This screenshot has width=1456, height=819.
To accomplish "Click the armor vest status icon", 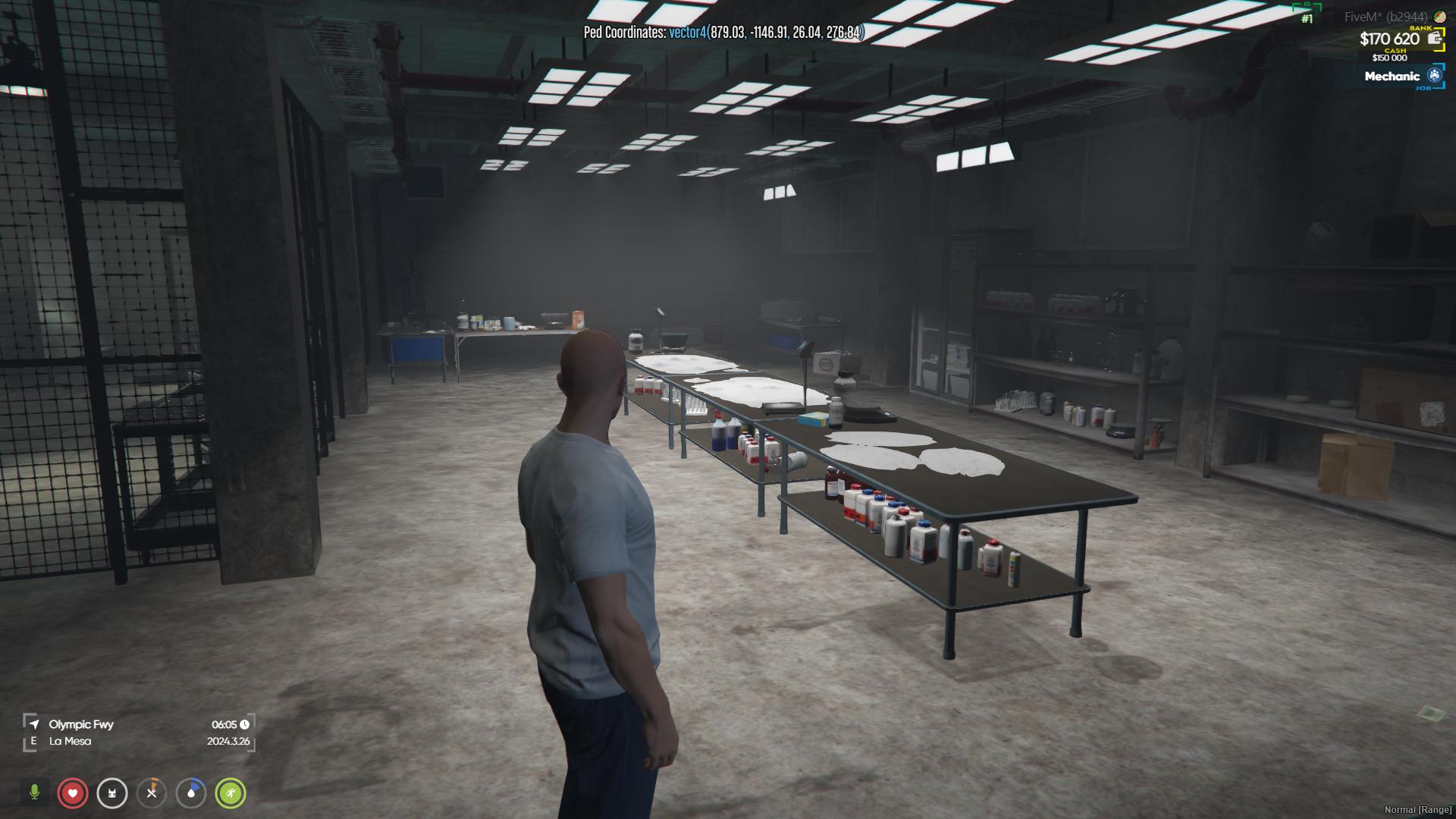I will 112,794.
